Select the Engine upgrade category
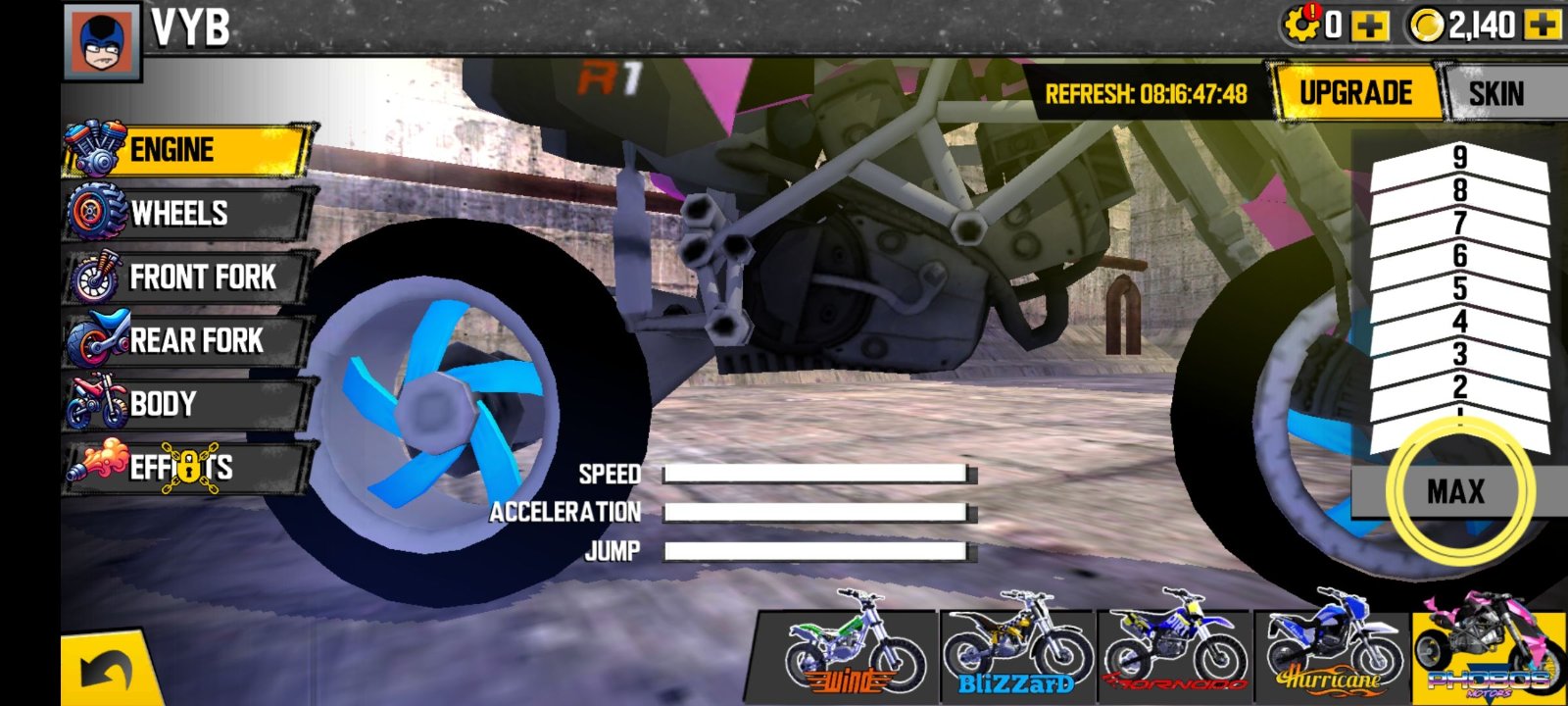 186,150
